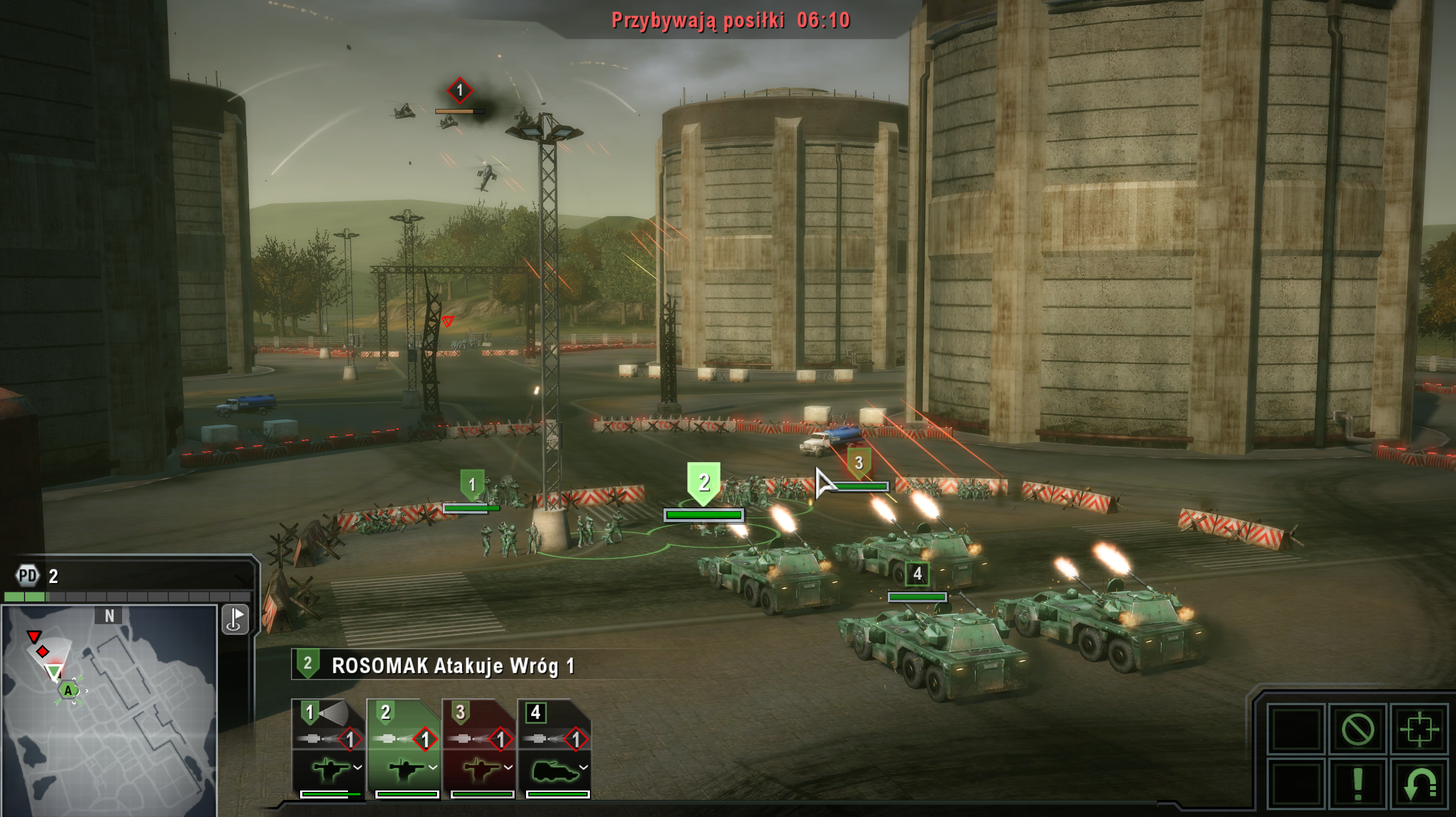Select unit 3 via its orange shield marker
Viewport: 1456px width, 817px height.
point(859,463)
